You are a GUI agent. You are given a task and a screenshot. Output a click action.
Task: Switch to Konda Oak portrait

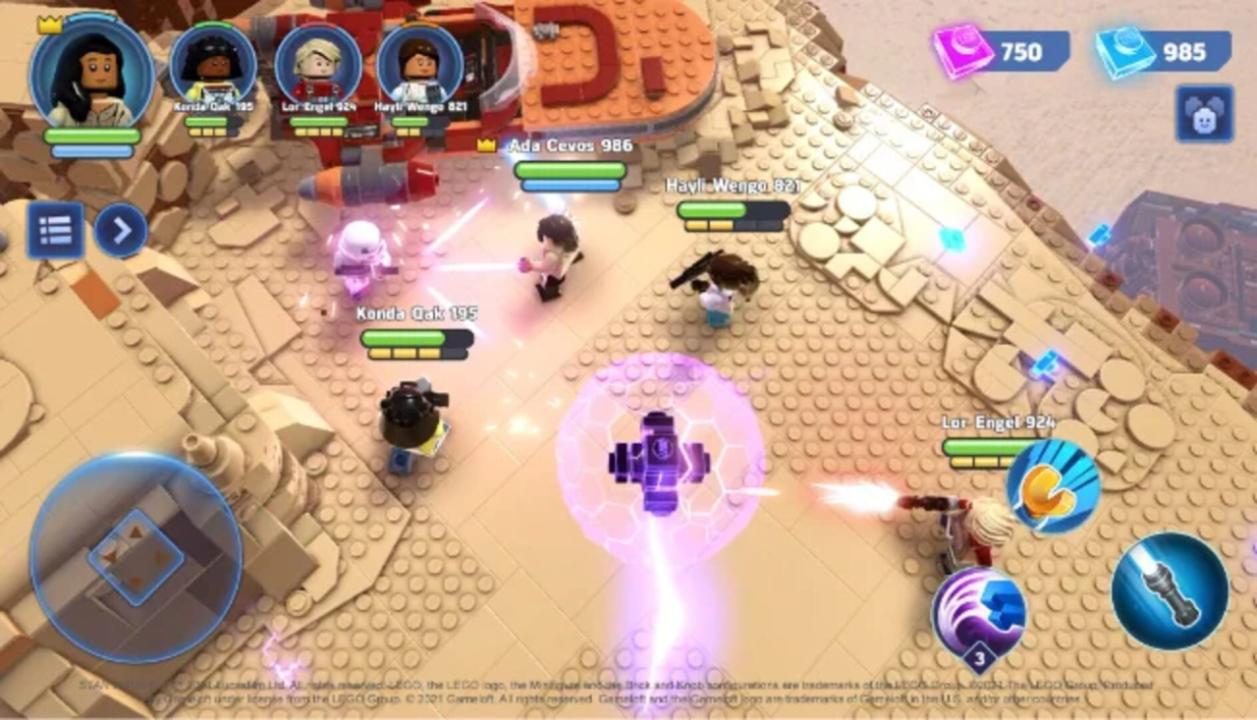213,67
